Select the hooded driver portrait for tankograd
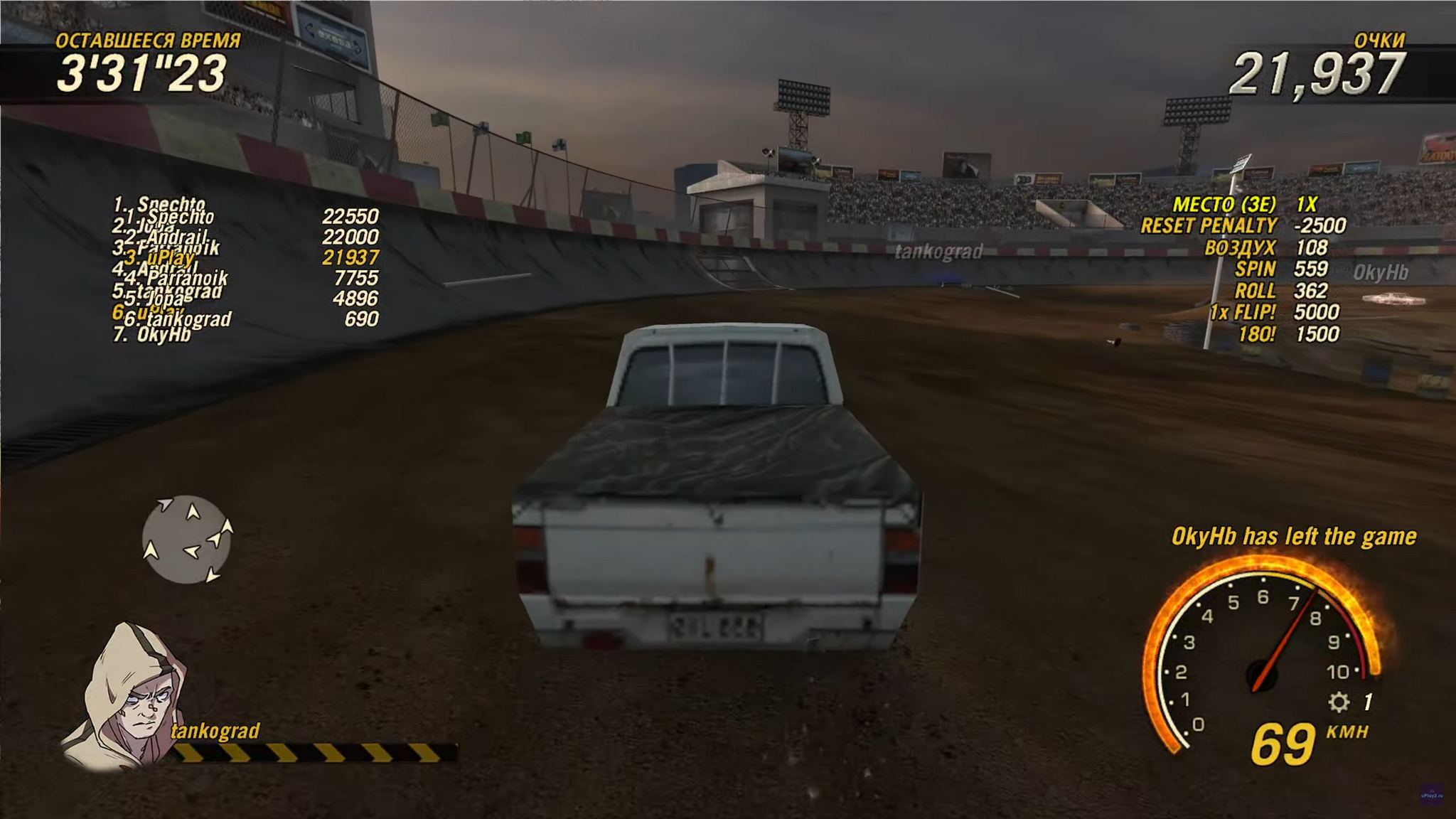 (128, 697)
